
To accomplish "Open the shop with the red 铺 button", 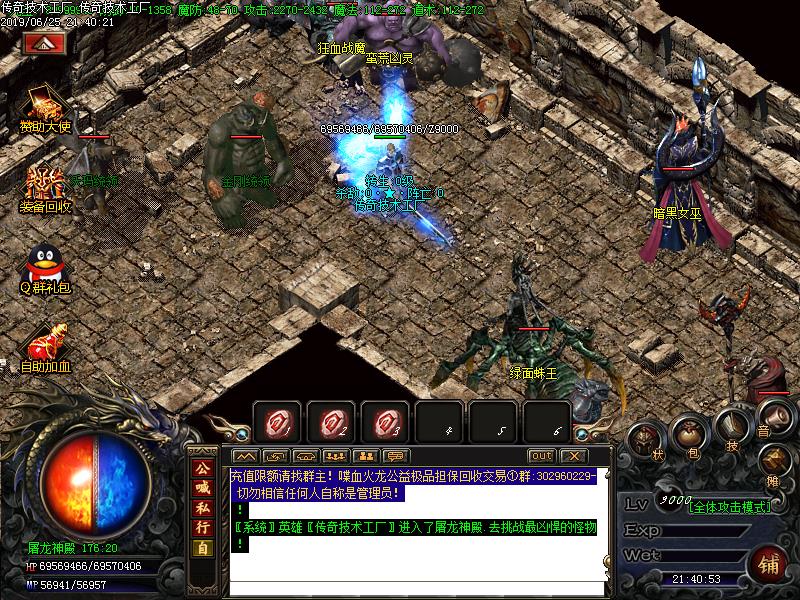I will 769,563.
